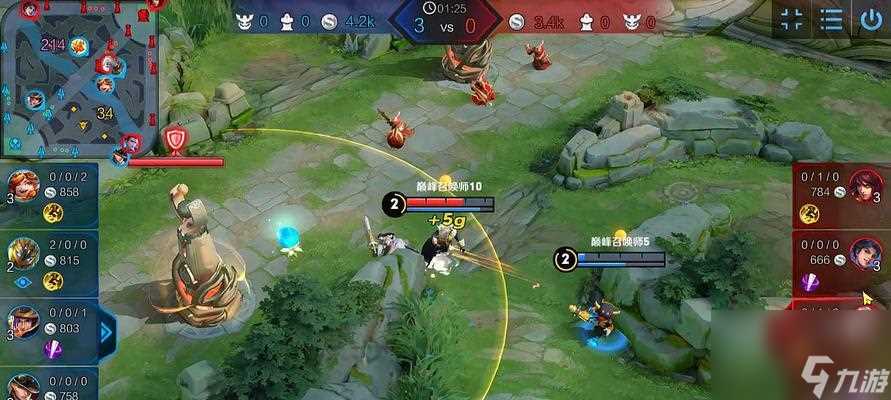The image size is (891, 400).
Task: Click the red shield icon beside the minimap
Action: tap(177, 137)
